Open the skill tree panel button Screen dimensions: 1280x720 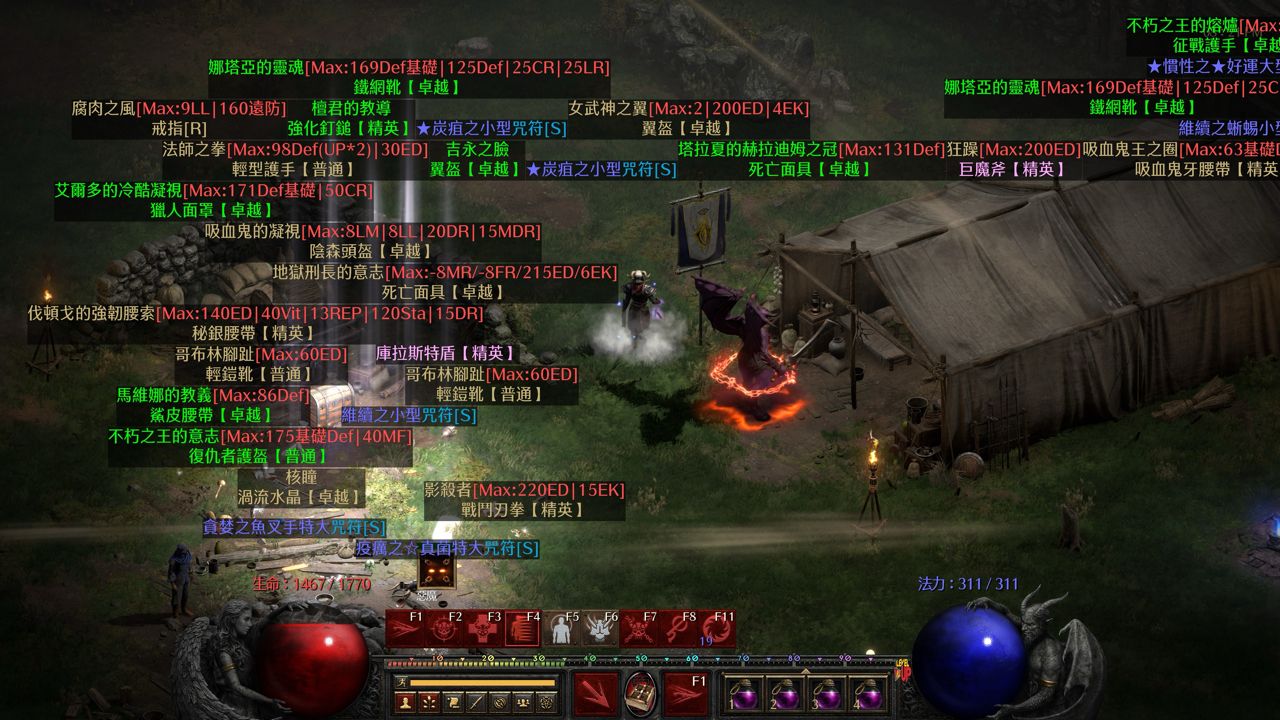click(429, 702)
